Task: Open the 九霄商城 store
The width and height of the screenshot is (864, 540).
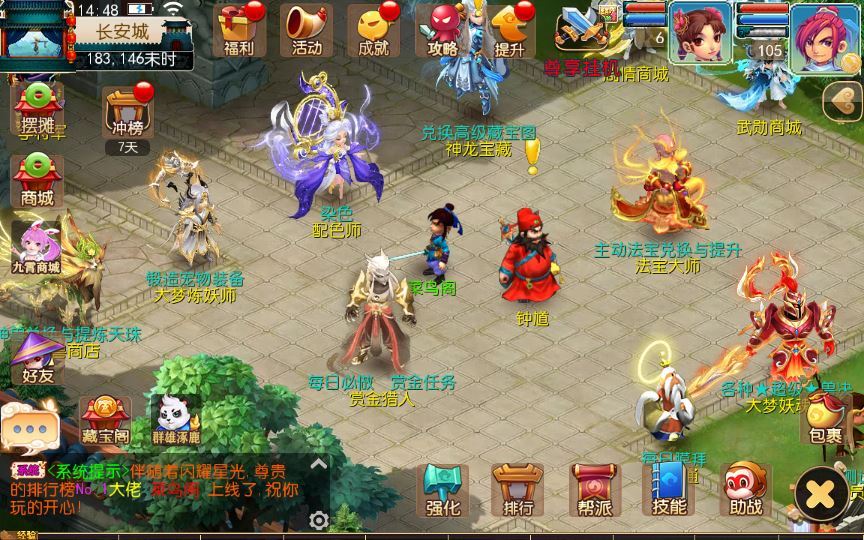Action: 37,247
